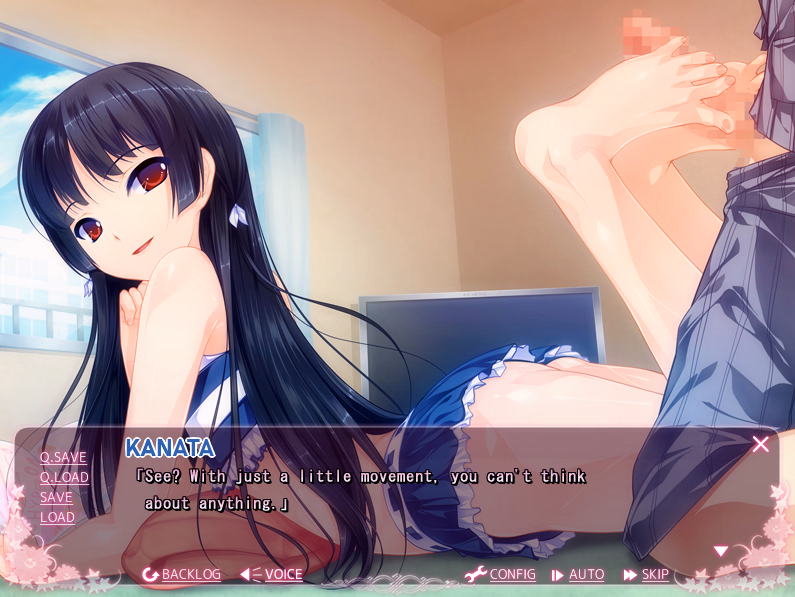Hide the dialogue box with the X

760,444
